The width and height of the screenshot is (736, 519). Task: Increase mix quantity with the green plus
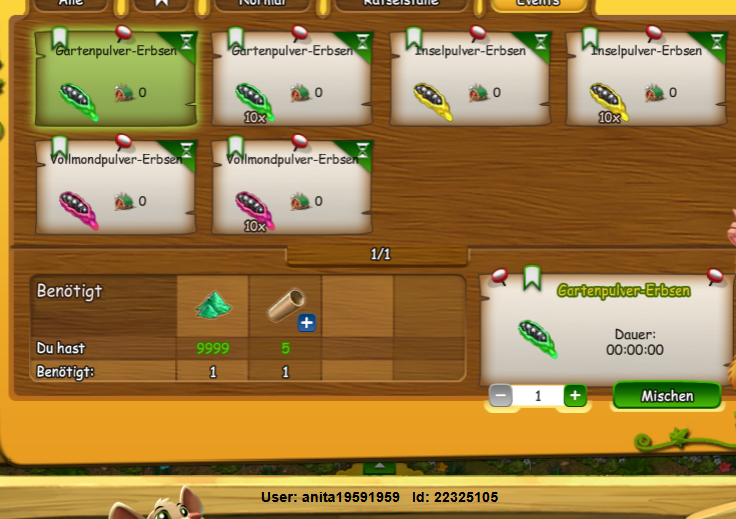click(x=575, y=396)
